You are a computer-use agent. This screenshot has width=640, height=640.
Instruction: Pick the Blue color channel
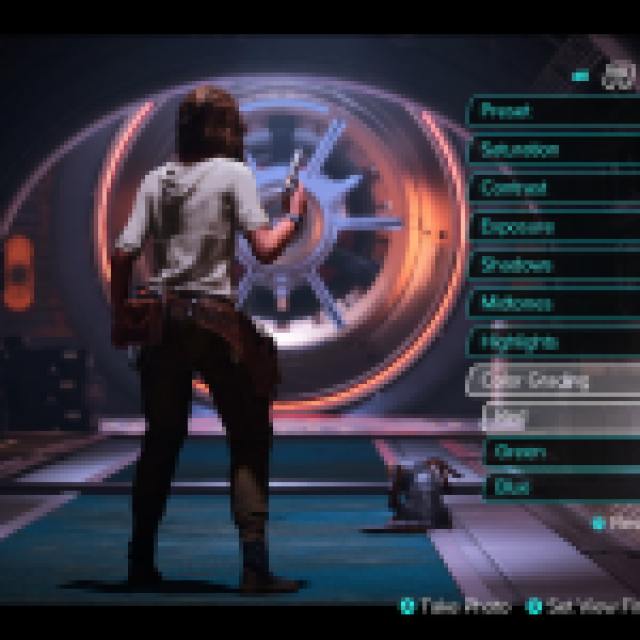click(560, 487)
